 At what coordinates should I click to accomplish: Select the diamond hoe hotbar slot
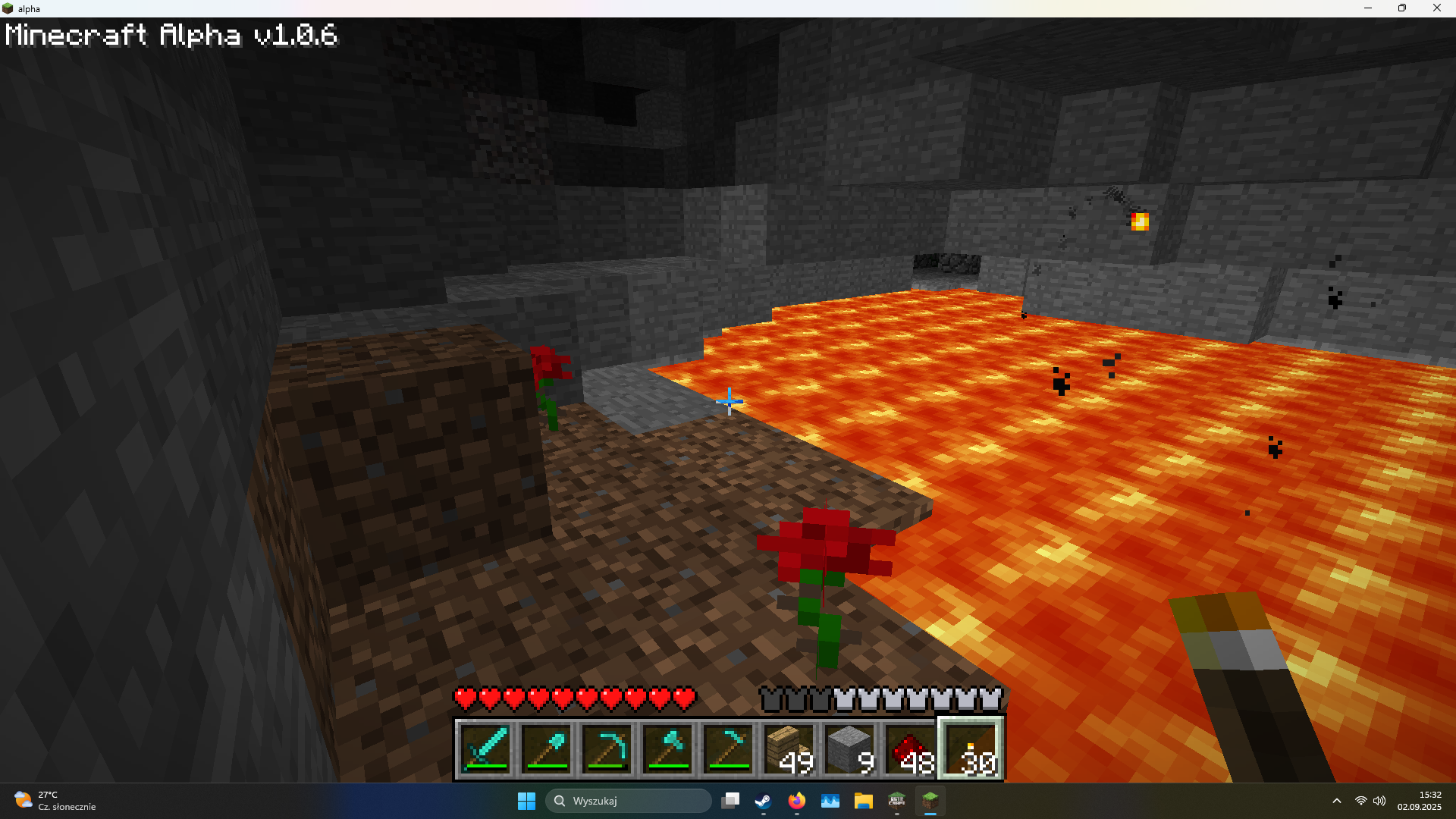[x=729, y=748]
